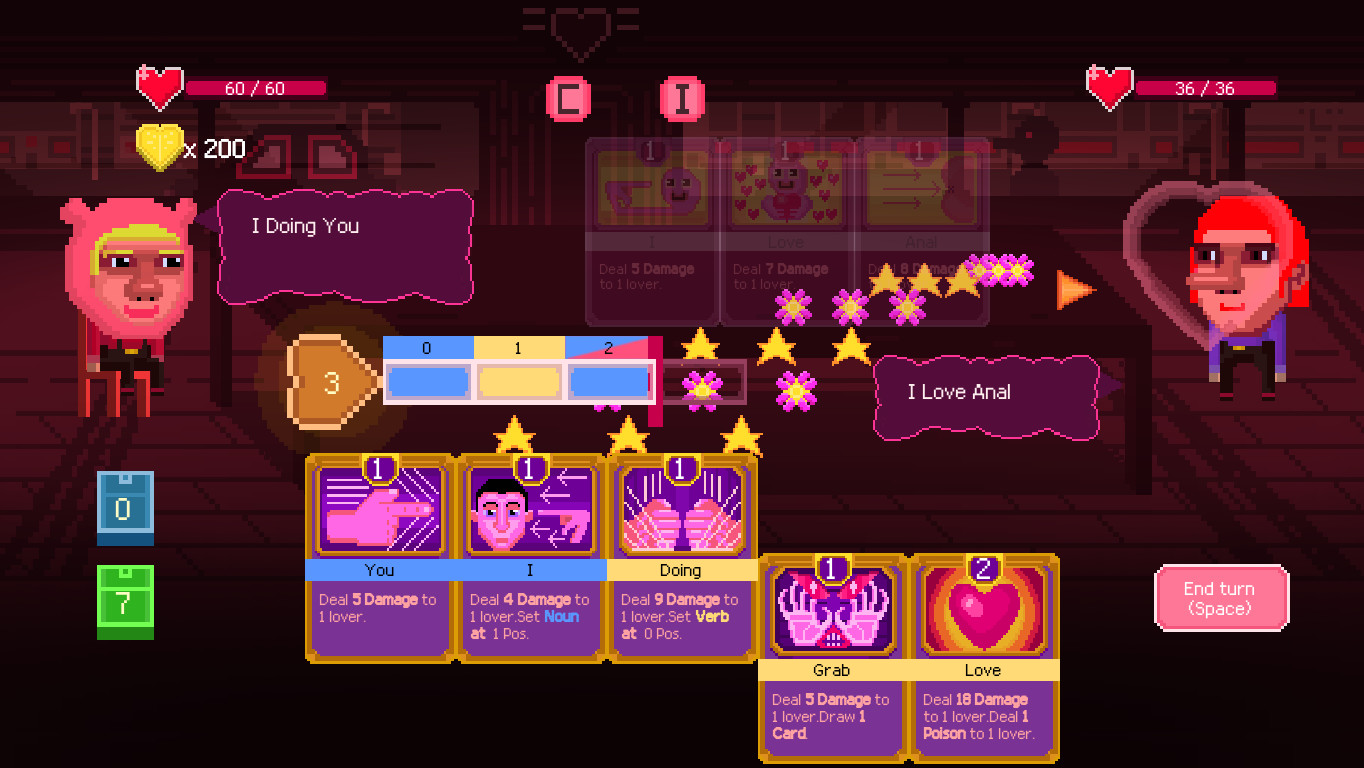Click the player's heart health icon
The height and width of the screenshot is (768, 1364).
point(160,87)
